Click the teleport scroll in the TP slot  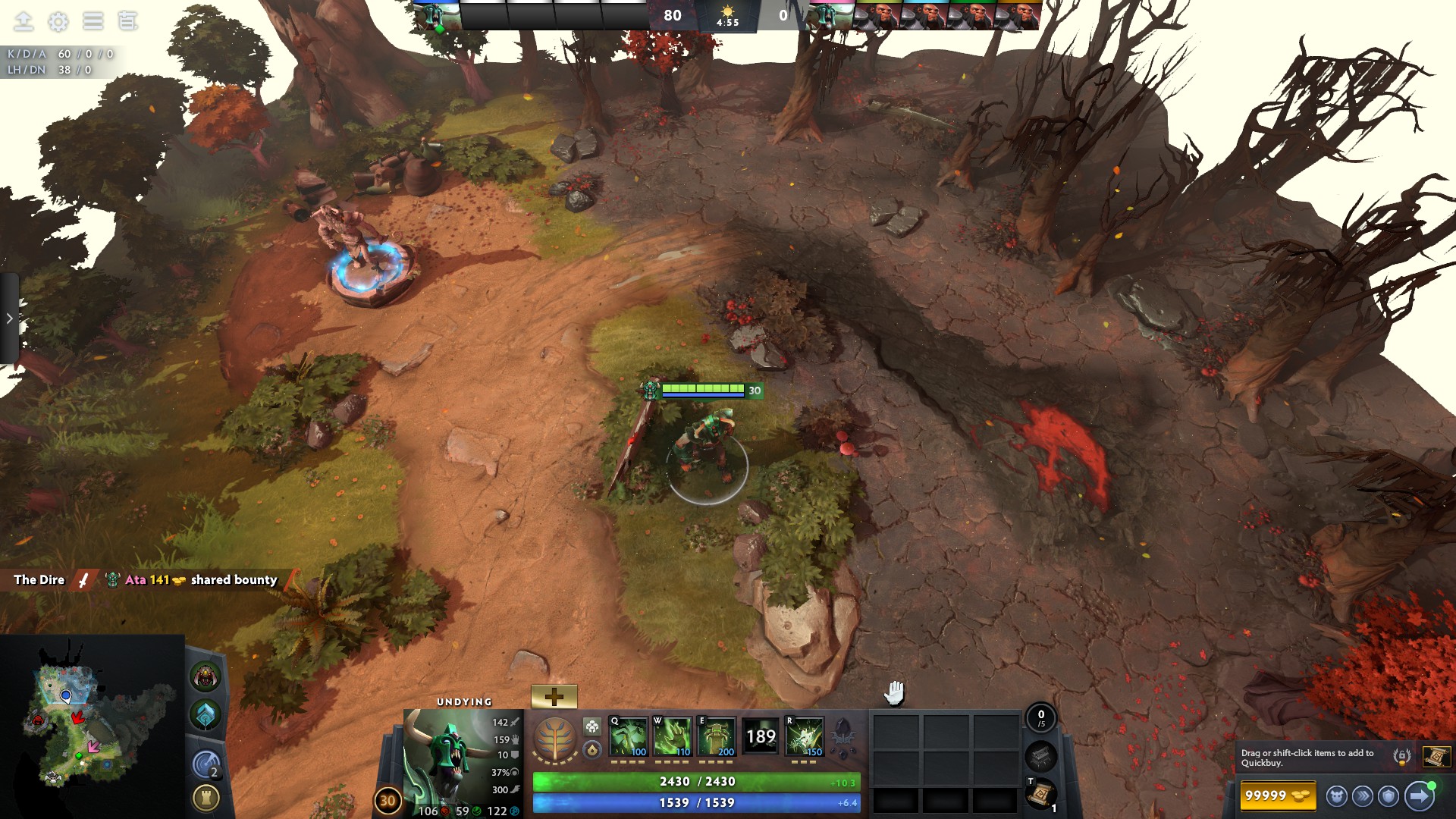click(x=1041, y=793)
